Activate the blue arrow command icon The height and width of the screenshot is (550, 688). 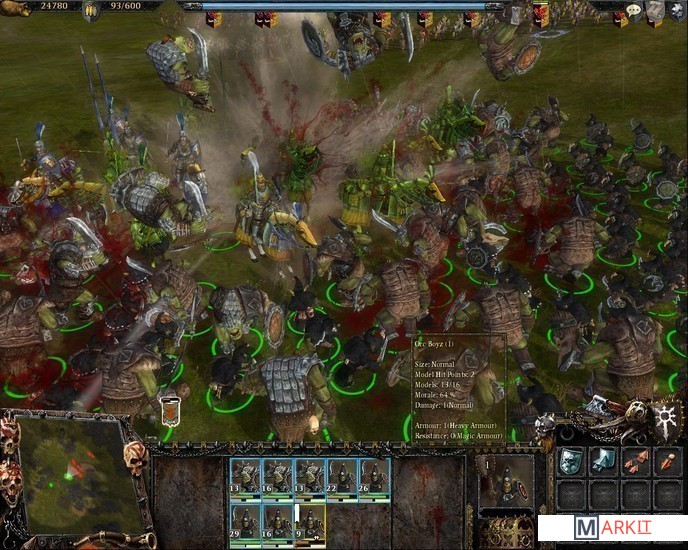click(603, 461)
